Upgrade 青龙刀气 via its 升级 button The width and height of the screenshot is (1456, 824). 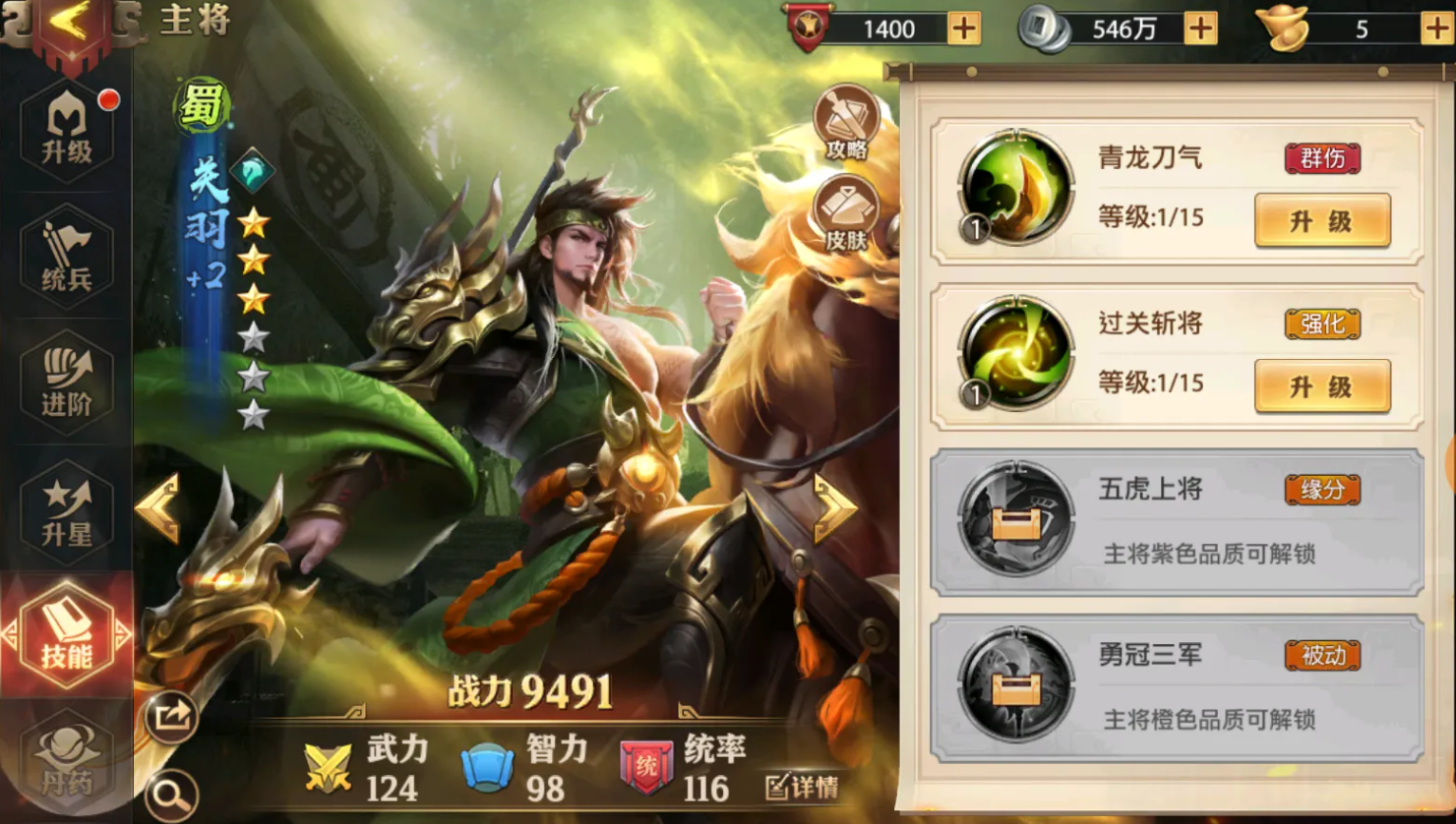(1321, 220)
